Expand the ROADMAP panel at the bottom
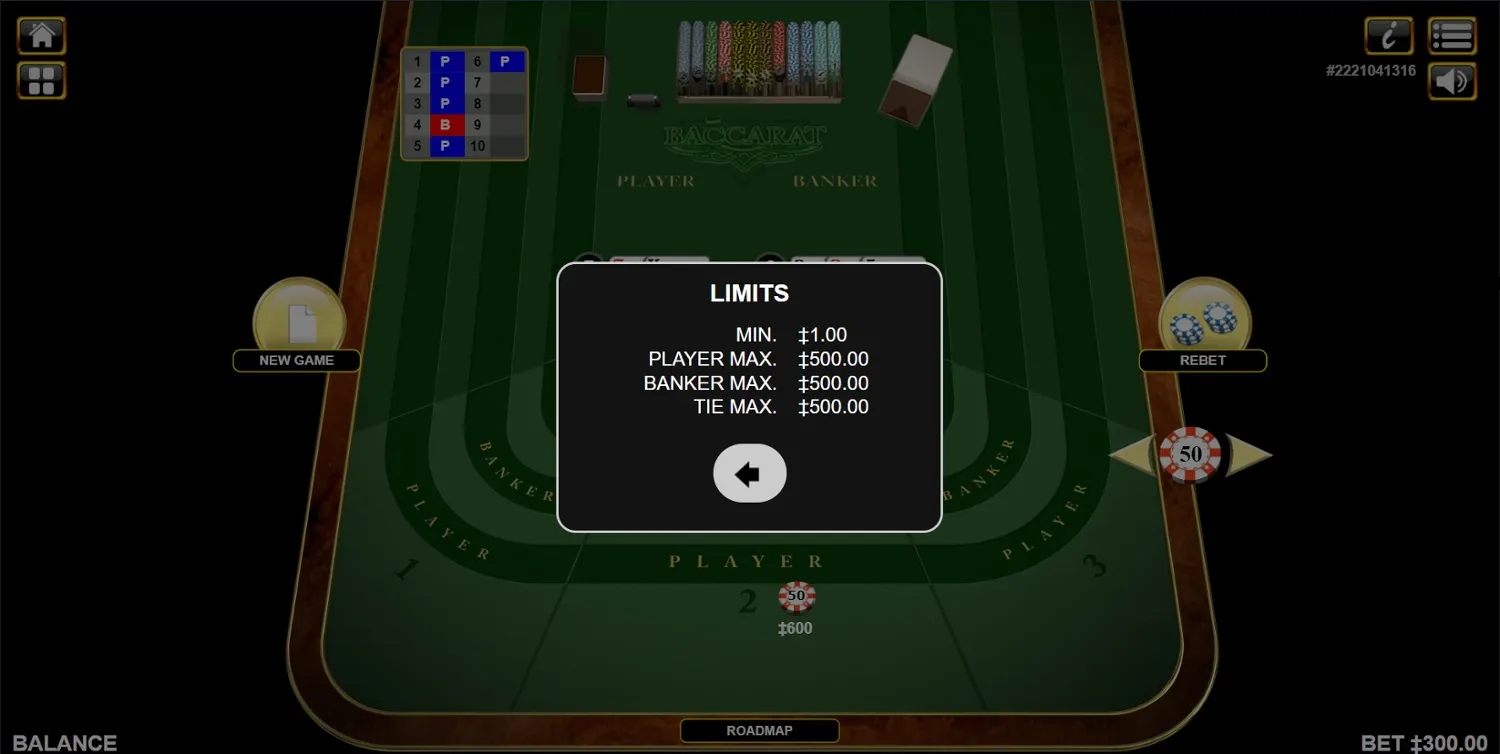The width and height of the screenshot is (1500, 754). 758,730
